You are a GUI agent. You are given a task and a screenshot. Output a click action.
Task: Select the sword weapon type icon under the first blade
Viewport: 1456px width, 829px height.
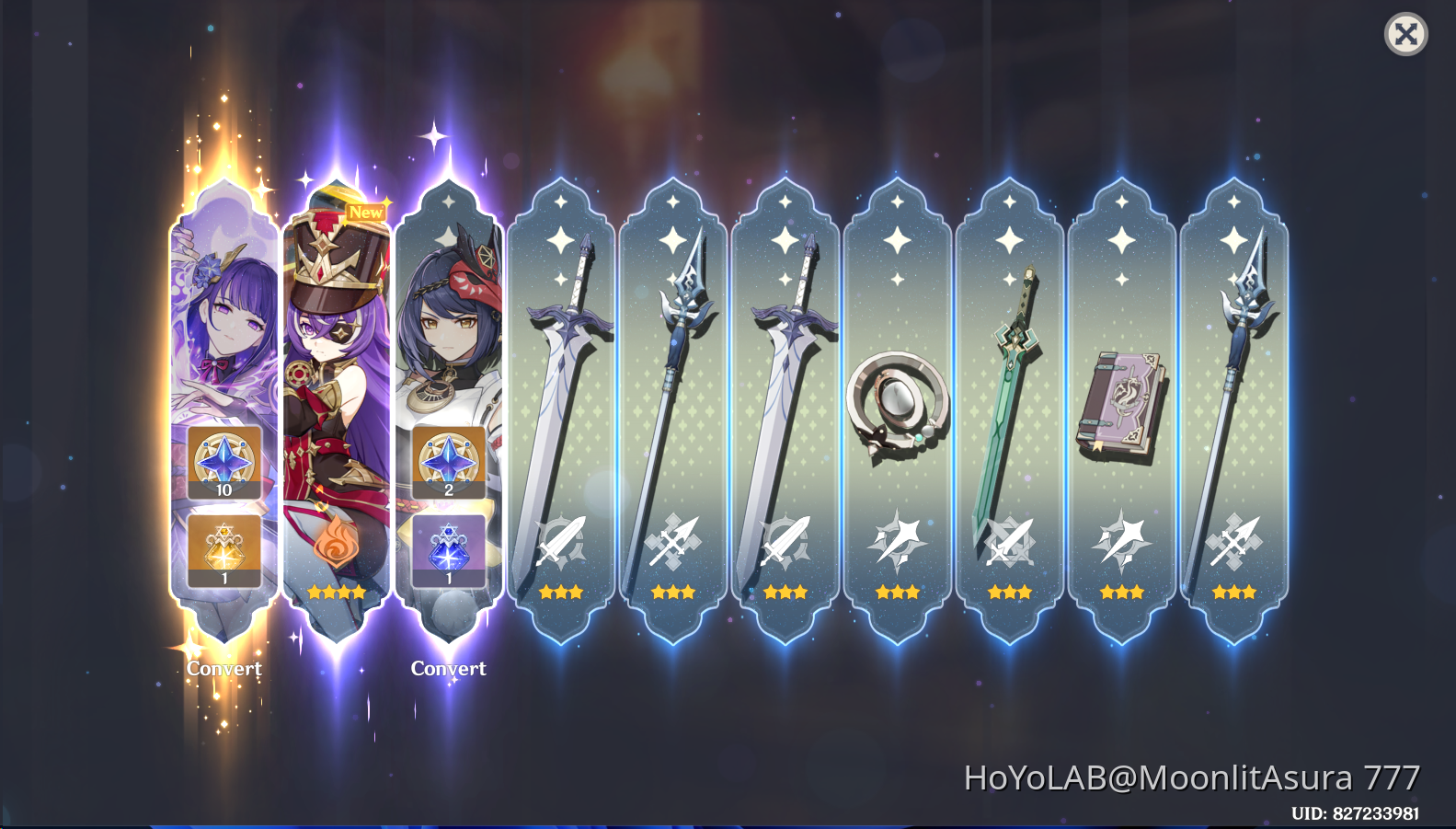click(560, 541)
